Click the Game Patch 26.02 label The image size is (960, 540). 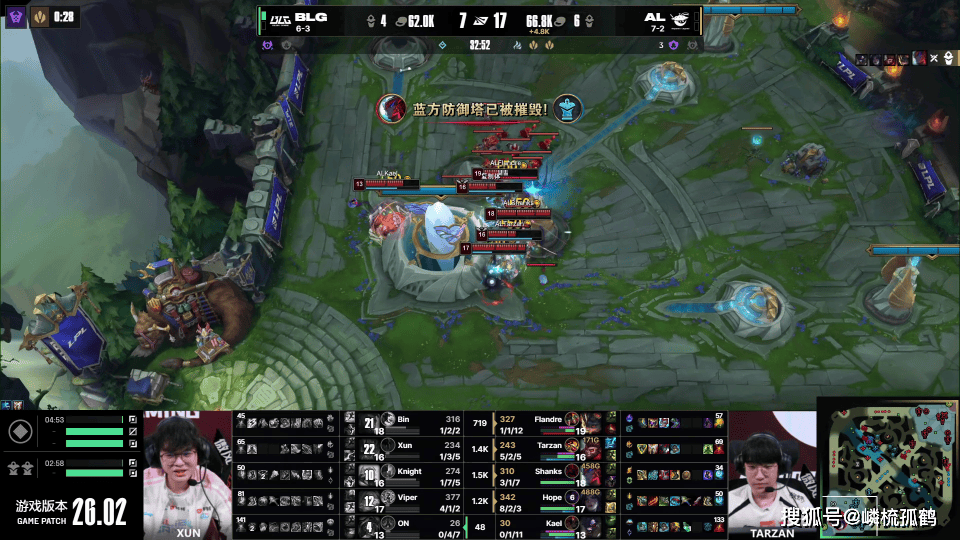(70, 510)
